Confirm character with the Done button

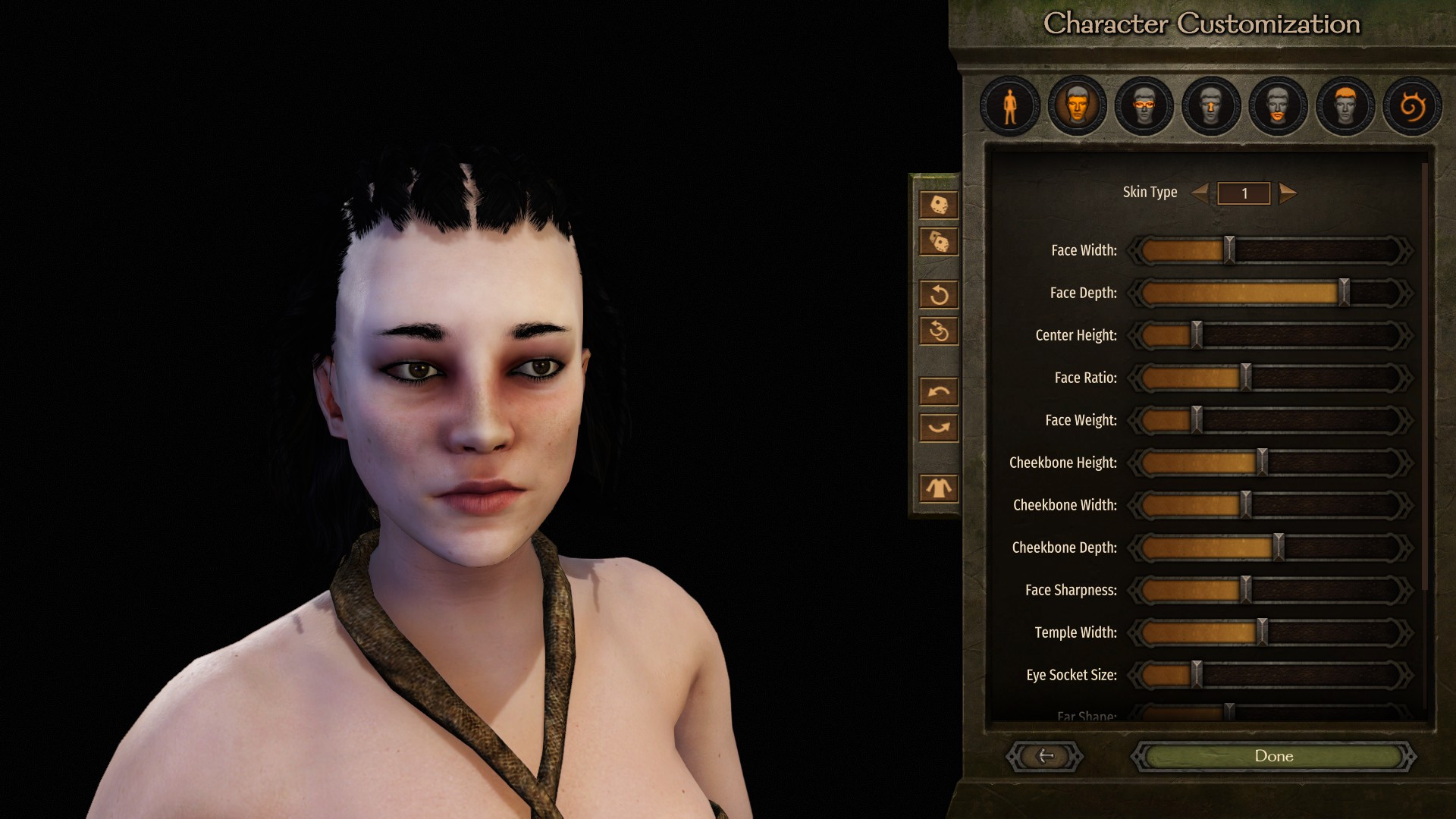click(x=1273, y=756)
